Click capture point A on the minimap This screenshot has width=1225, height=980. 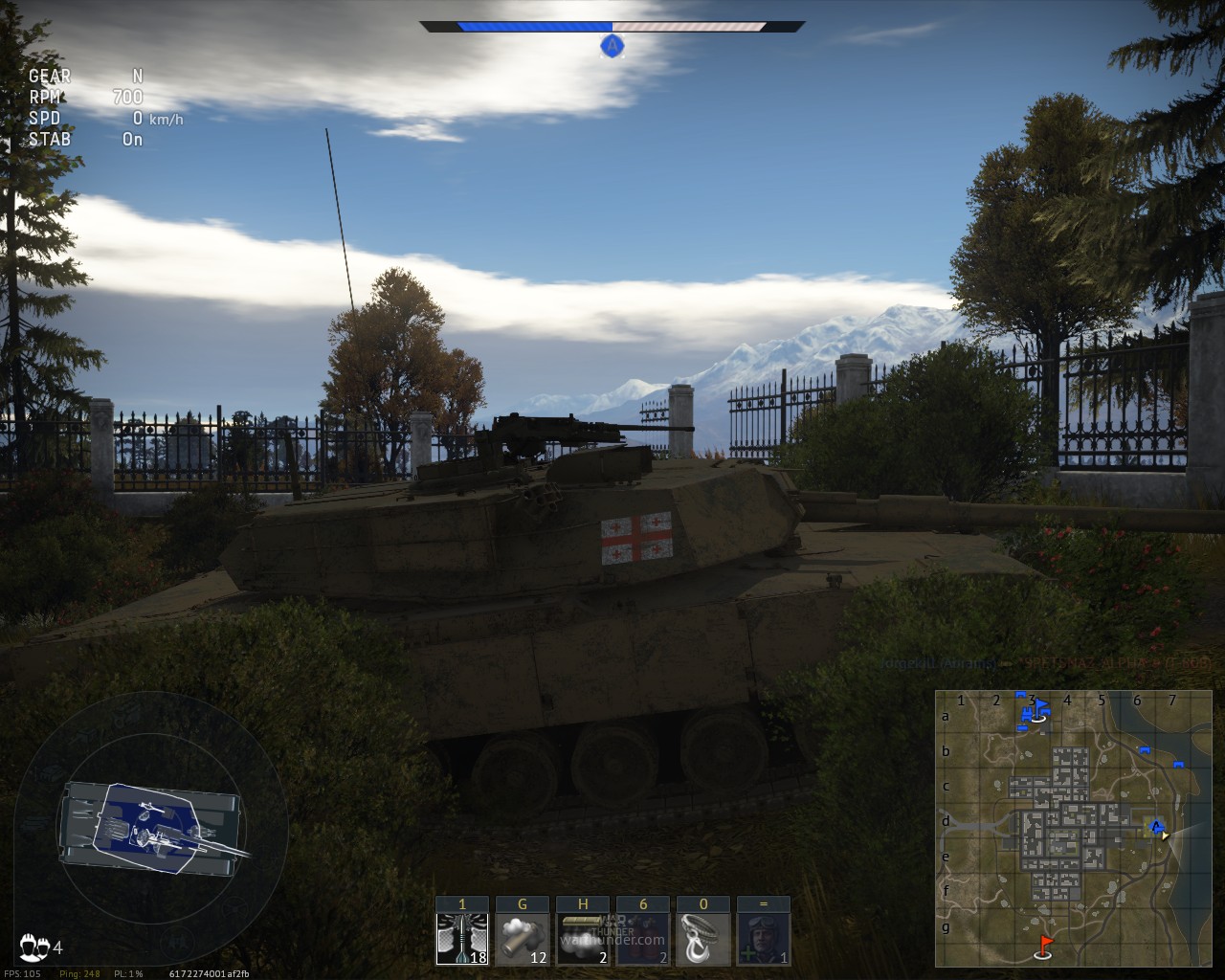click(x=1156, y=826)
